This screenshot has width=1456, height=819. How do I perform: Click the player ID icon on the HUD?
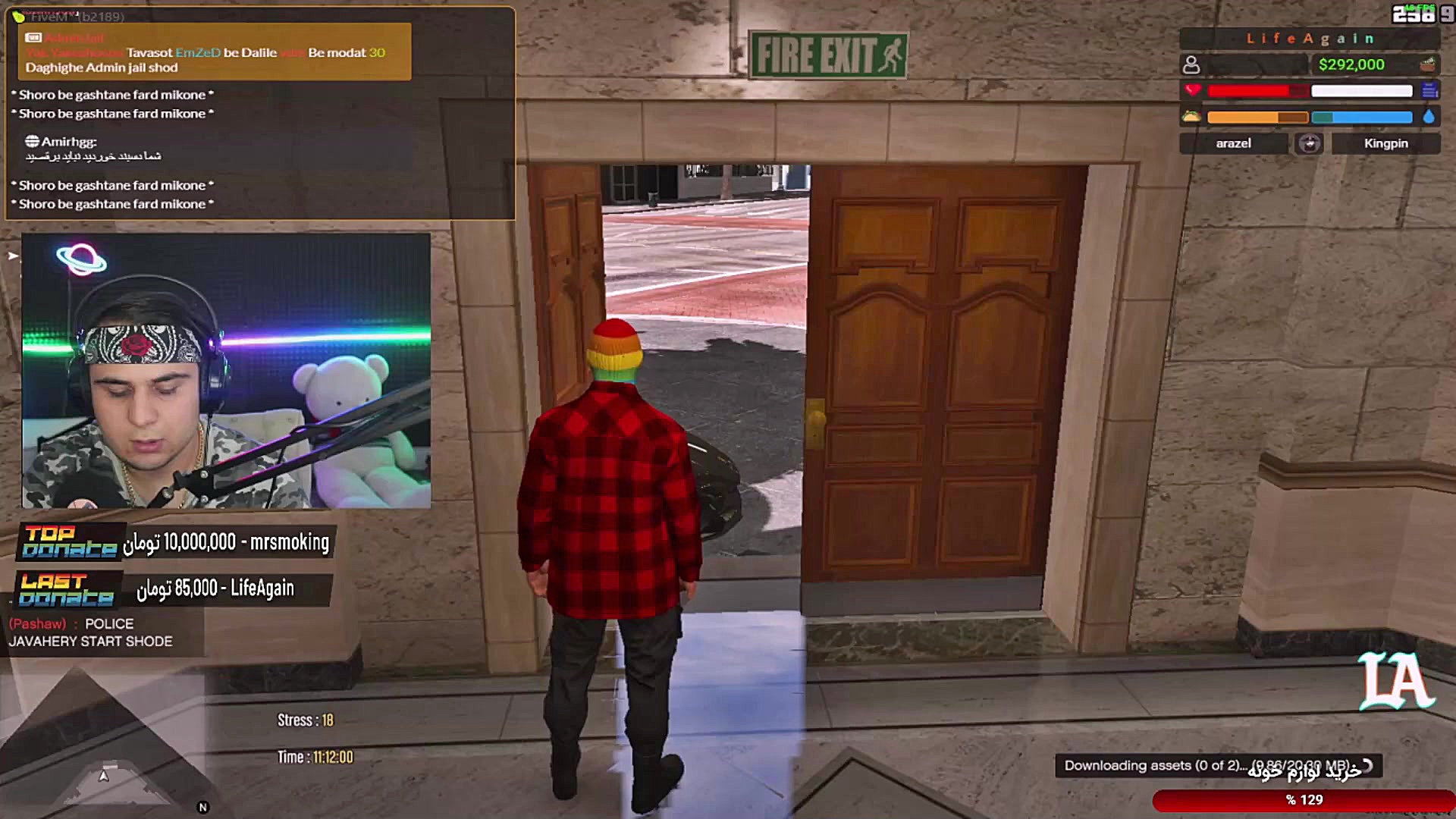point(1191,64)
